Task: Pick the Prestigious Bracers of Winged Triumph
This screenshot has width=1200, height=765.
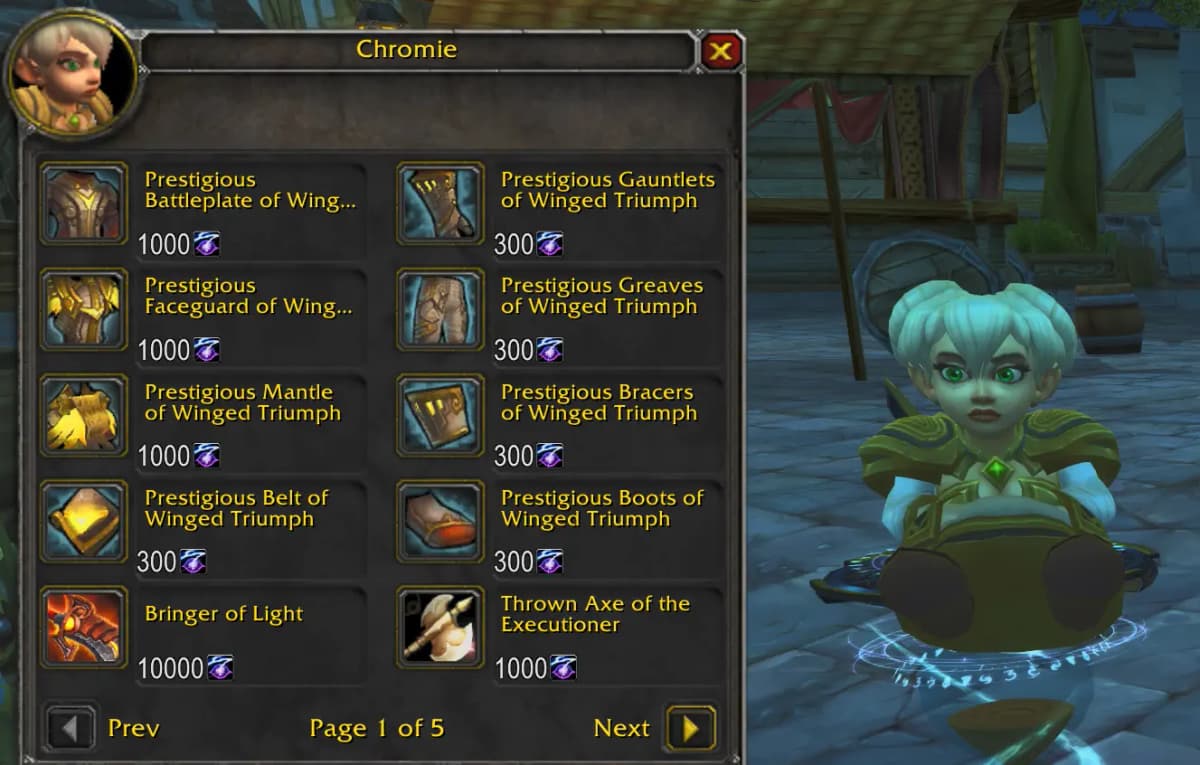Action: coord(440,416)
